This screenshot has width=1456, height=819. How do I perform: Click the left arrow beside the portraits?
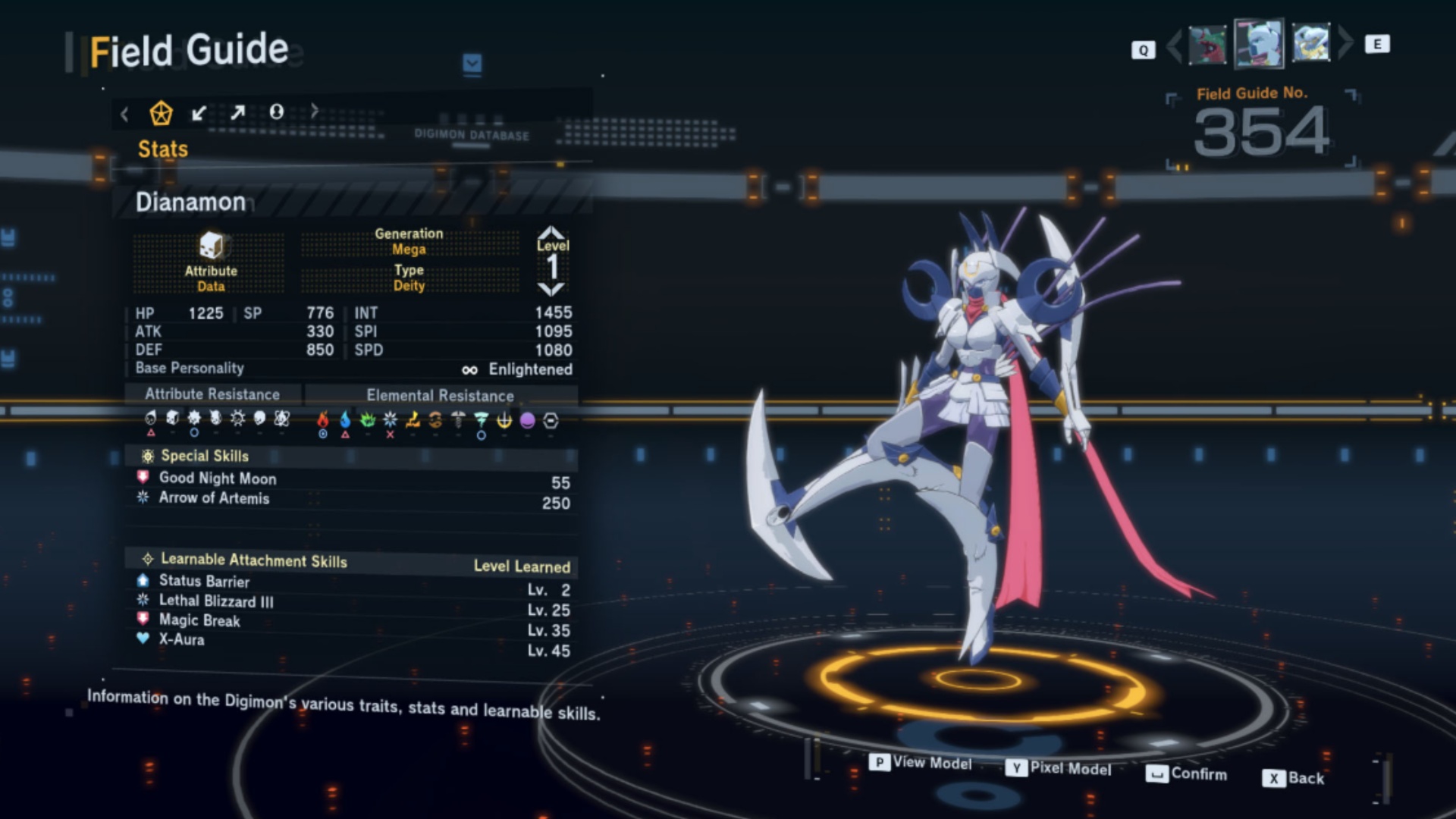(1174, 46)
